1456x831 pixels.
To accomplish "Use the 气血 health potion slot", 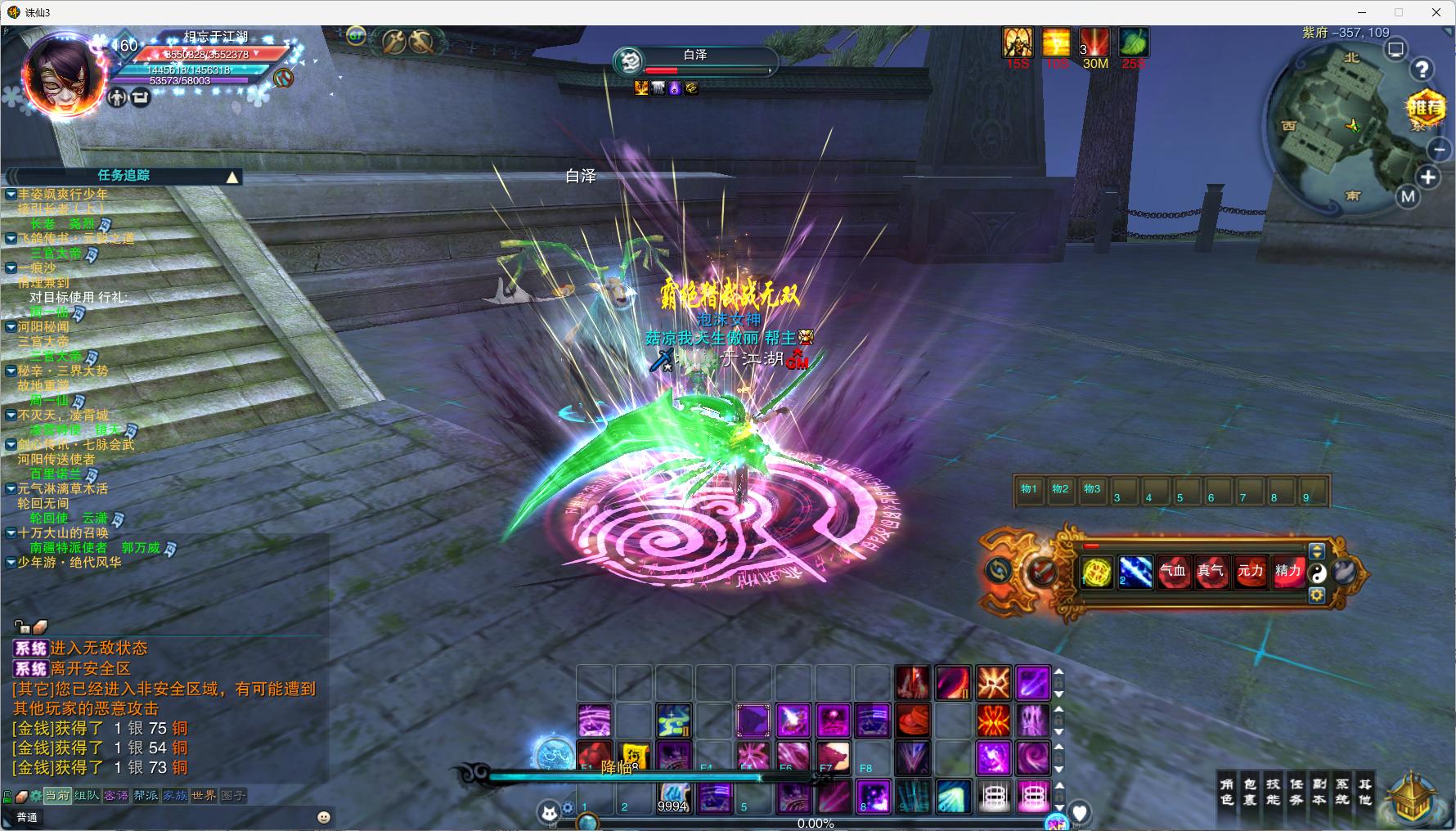I will pos(1173,571).
